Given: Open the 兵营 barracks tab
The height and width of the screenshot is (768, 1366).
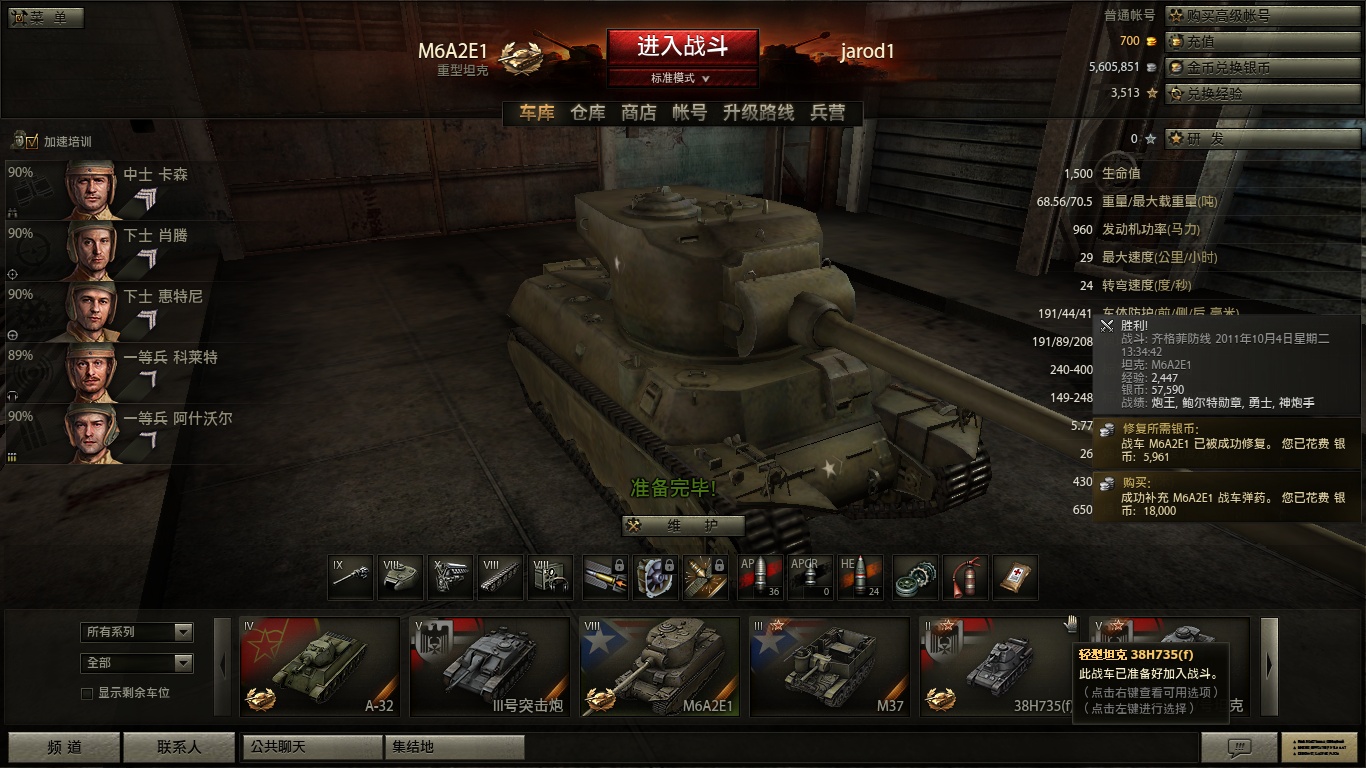Looking at the screenshot, I should tap(827, 113).
